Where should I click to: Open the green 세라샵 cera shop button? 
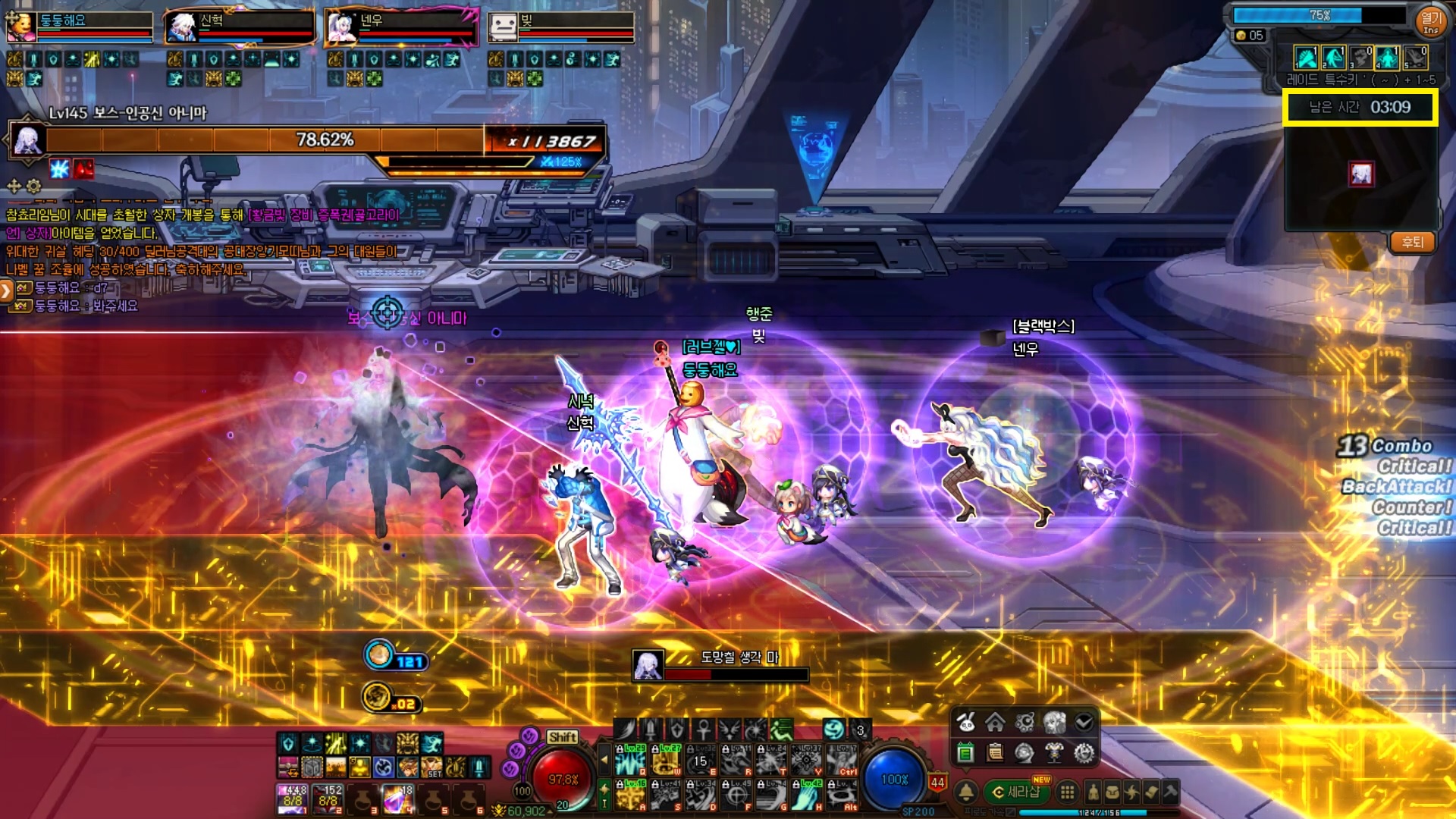tap(1016, 792)
